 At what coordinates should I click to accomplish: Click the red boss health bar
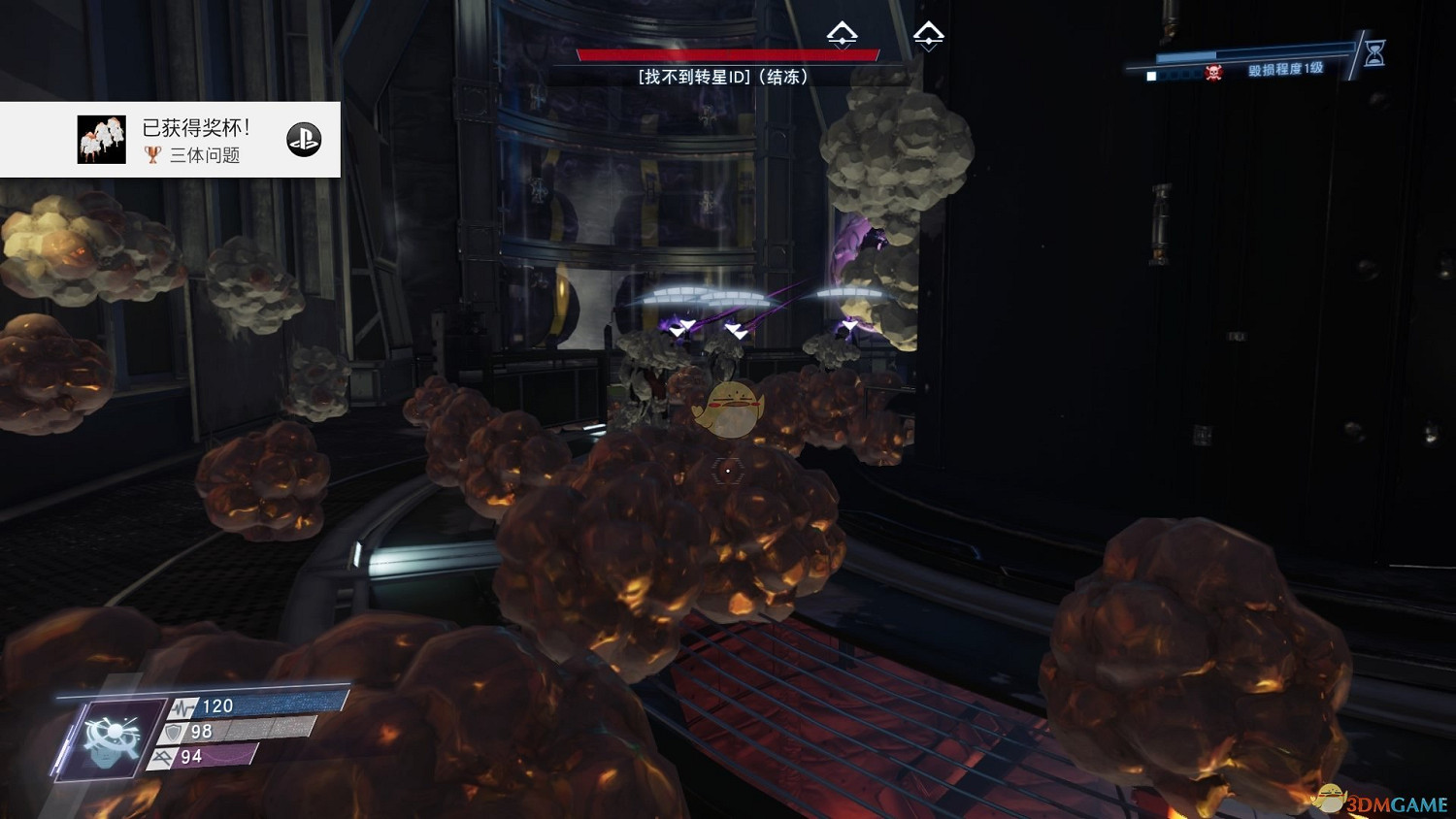pyautogui.click(x=726, y=54)
